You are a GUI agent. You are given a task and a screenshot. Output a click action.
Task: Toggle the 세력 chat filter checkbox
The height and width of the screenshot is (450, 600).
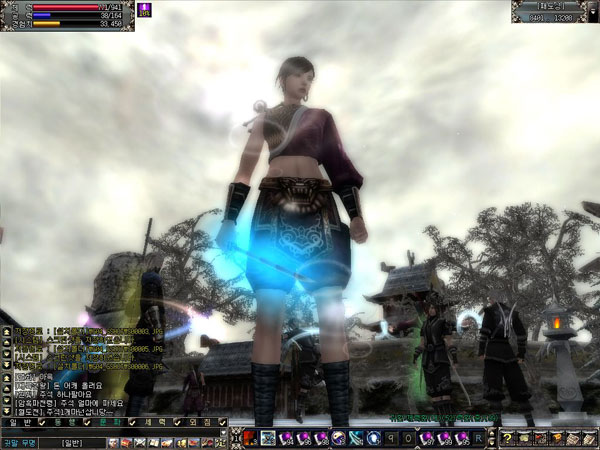coord(177,423)
